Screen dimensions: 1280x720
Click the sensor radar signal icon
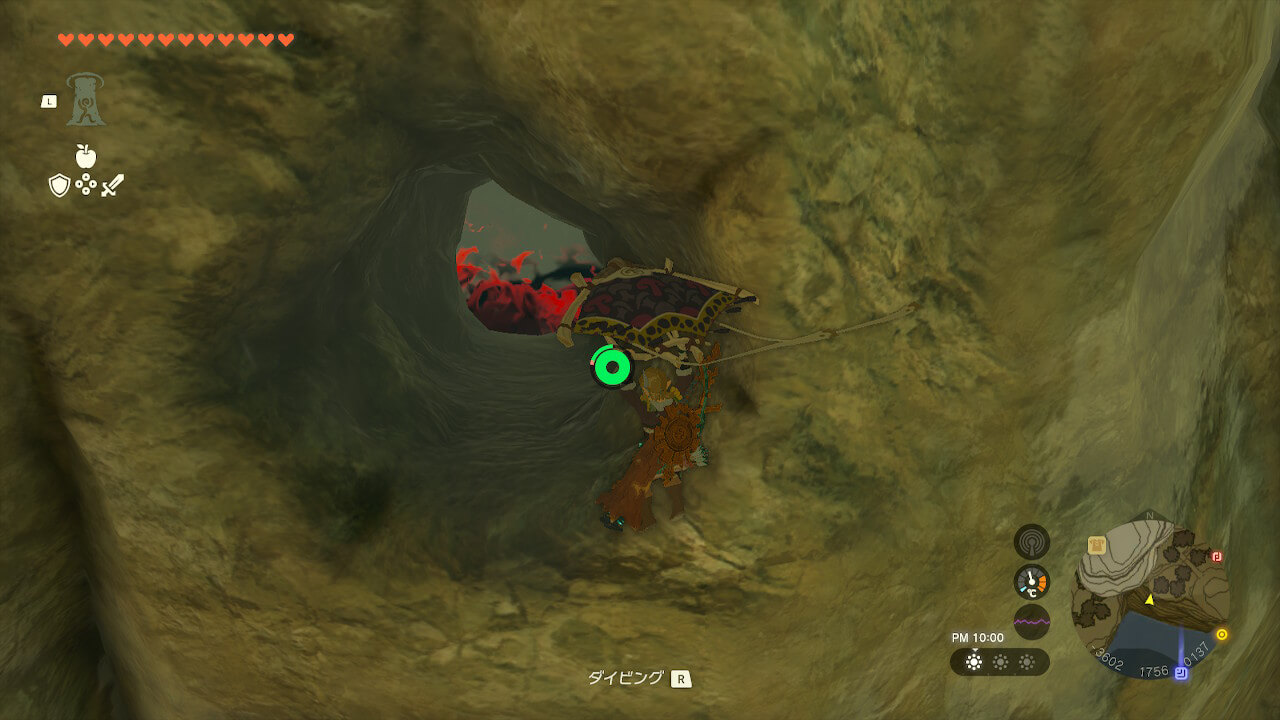click(x=1032, y=542)
